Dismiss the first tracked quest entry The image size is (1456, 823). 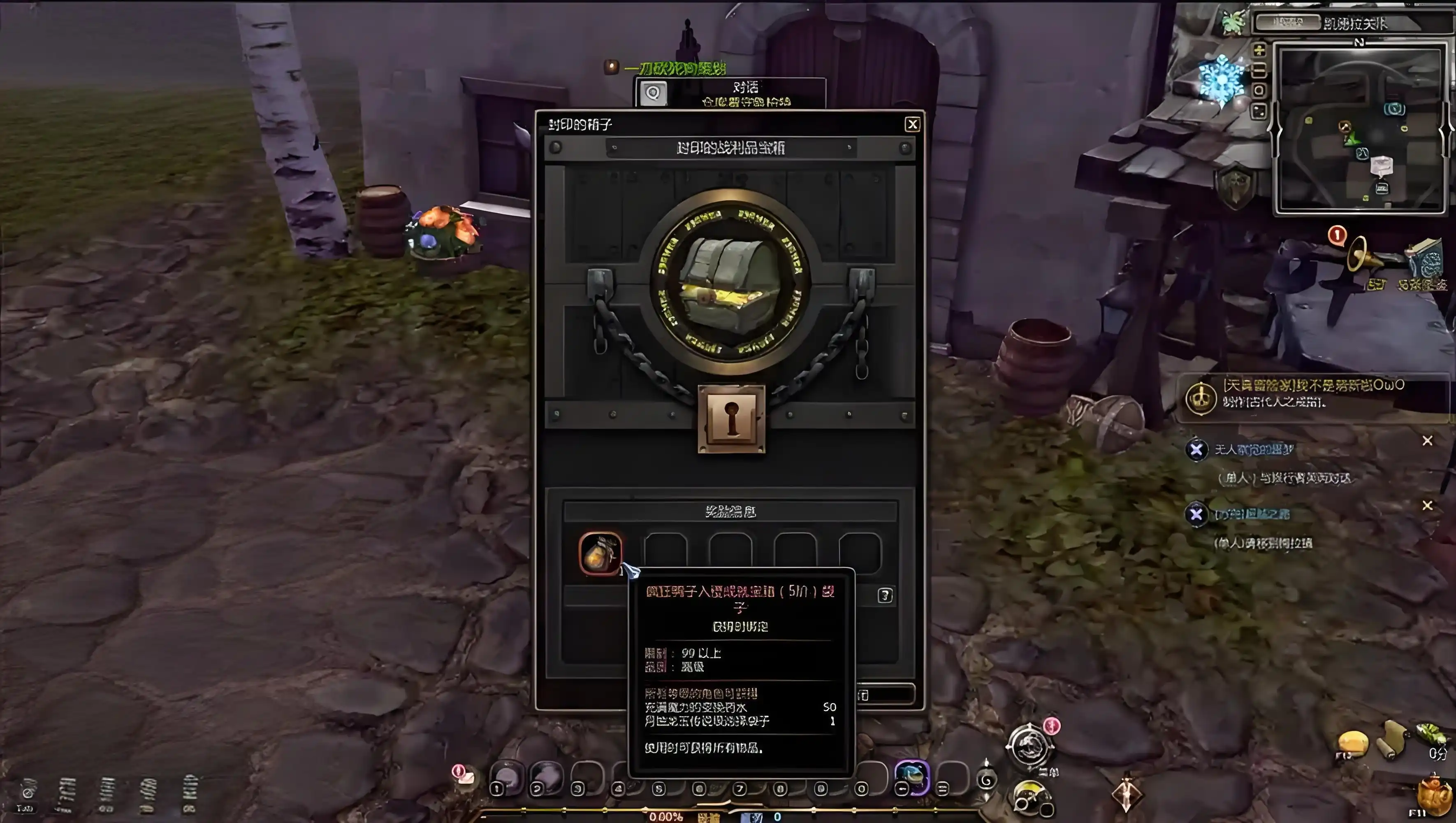[1427, 441]
